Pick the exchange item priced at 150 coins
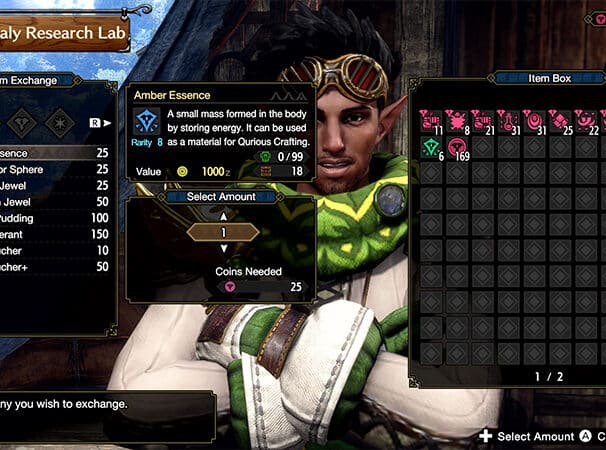 point(55,234)
